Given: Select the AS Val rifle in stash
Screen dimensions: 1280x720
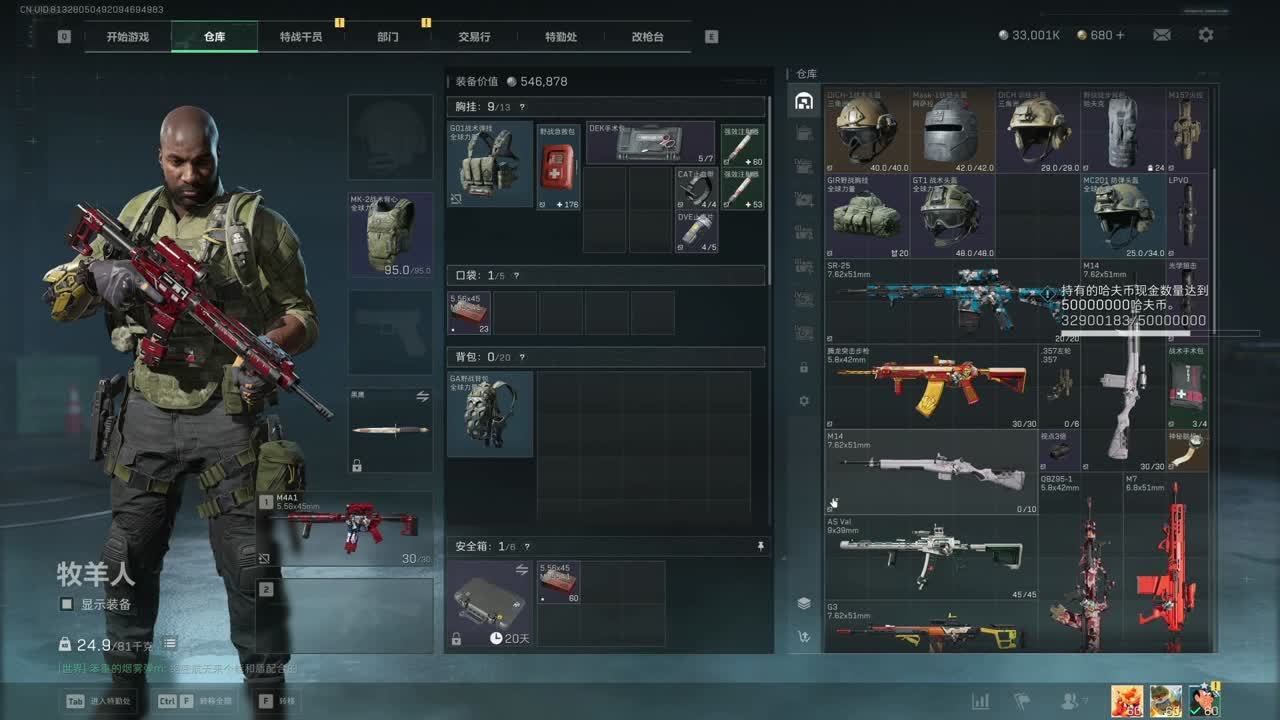Looking at the screenshot, I should [930, 556].
